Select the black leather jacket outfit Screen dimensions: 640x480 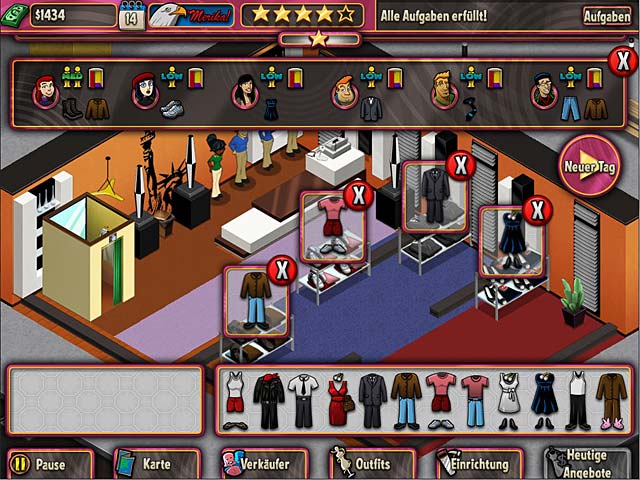pos(268,400)
